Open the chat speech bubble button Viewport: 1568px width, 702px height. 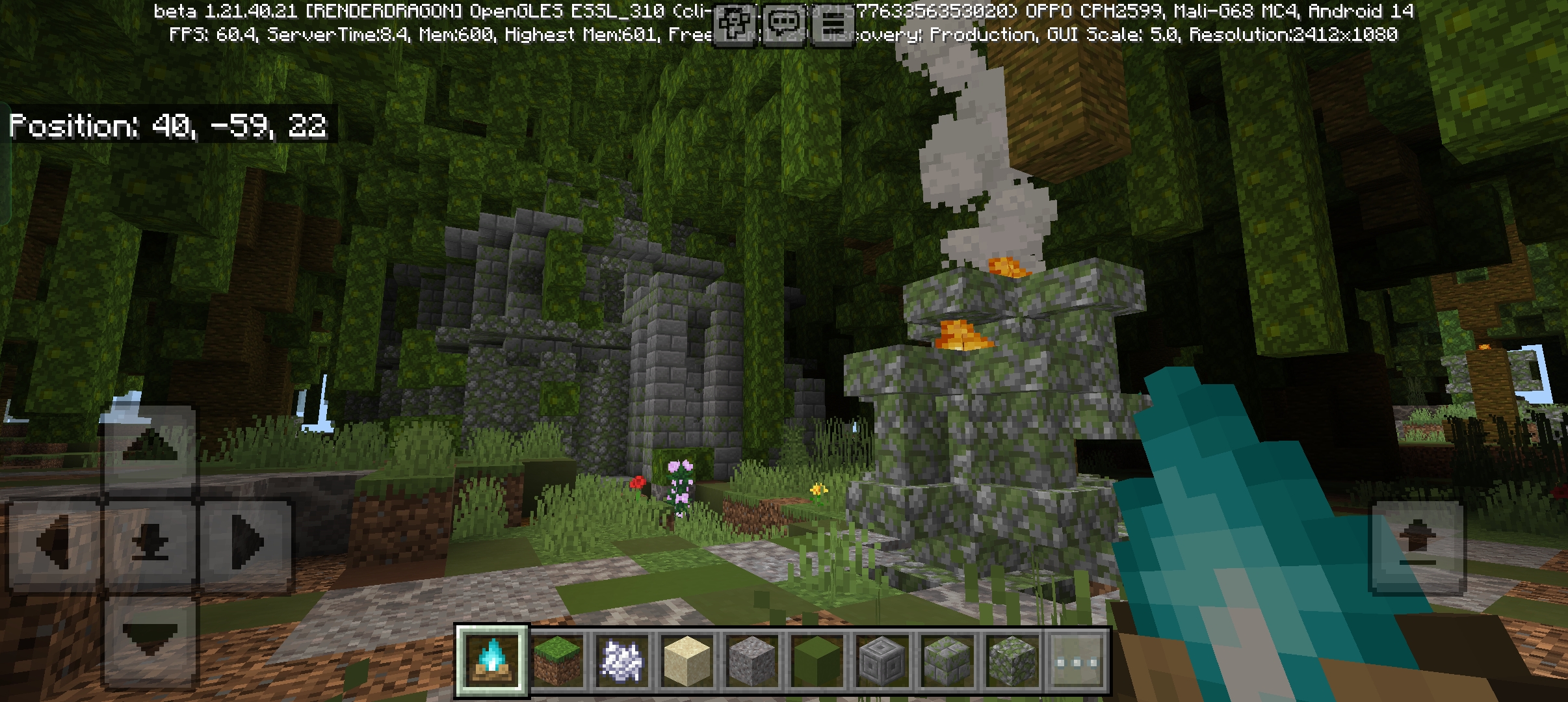tap(784, 25)
